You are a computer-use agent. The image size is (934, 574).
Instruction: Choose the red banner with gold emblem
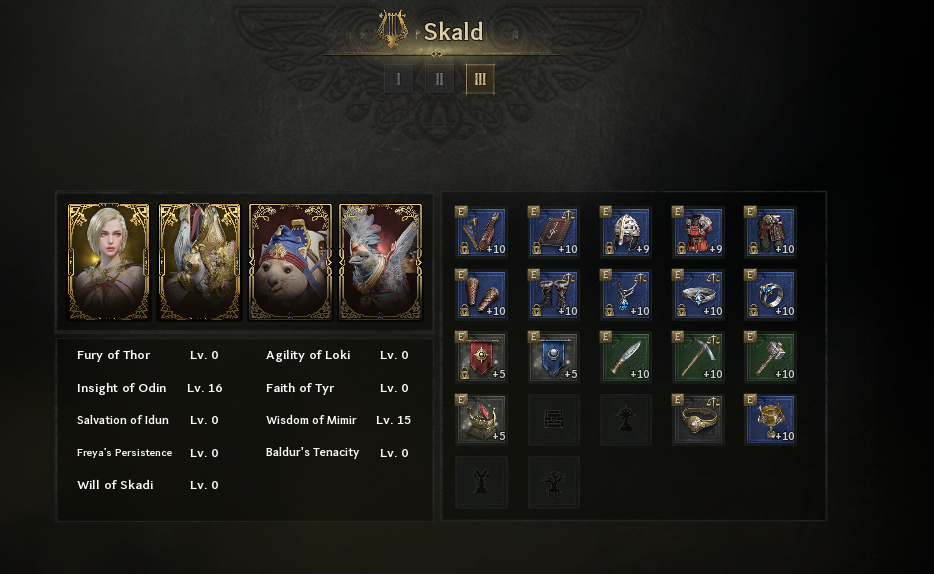(x=482, y=358)
